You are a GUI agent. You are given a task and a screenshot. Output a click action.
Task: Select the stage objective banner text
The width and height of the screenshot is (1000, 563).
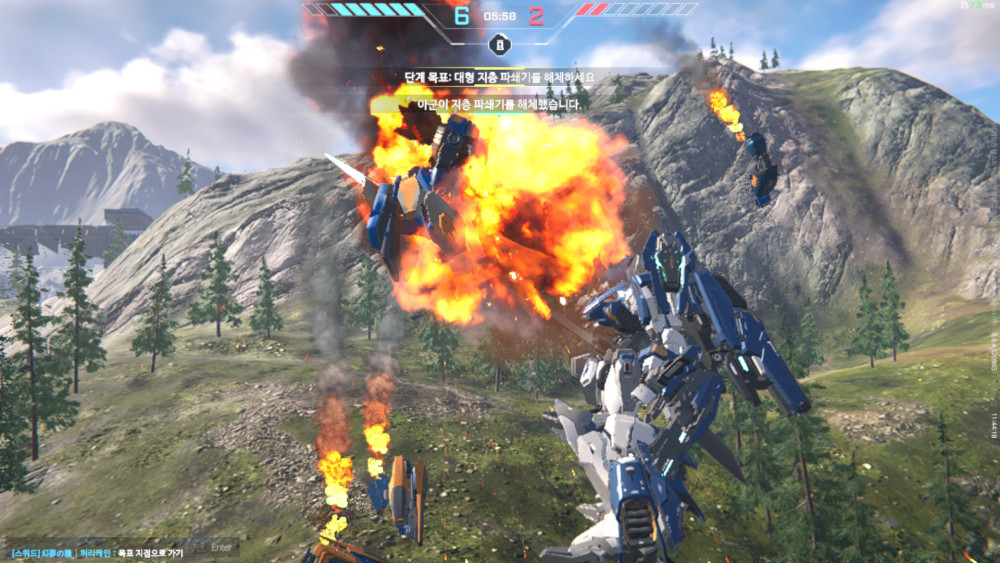[x=499, y=76]
